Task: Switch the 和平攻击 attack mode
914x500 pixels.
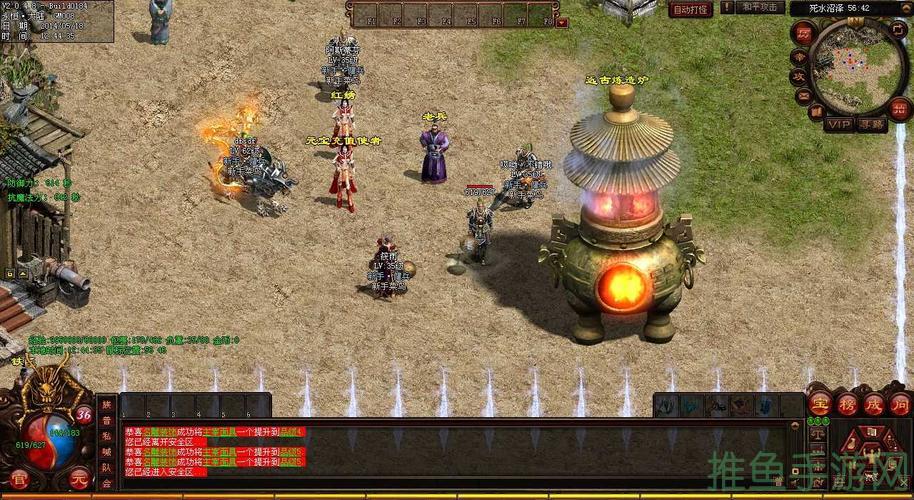Action: pos(763,7)
